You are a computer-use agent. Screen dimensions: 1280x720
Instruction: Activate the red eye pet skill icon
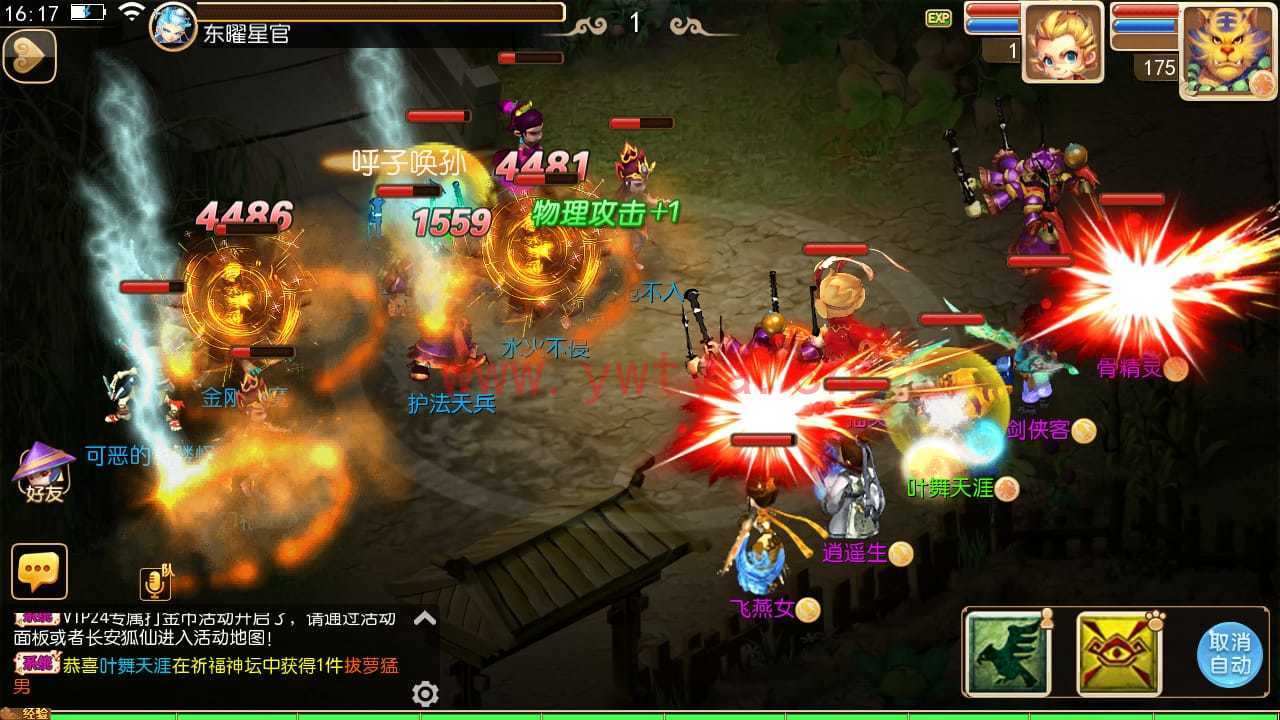1118,653
